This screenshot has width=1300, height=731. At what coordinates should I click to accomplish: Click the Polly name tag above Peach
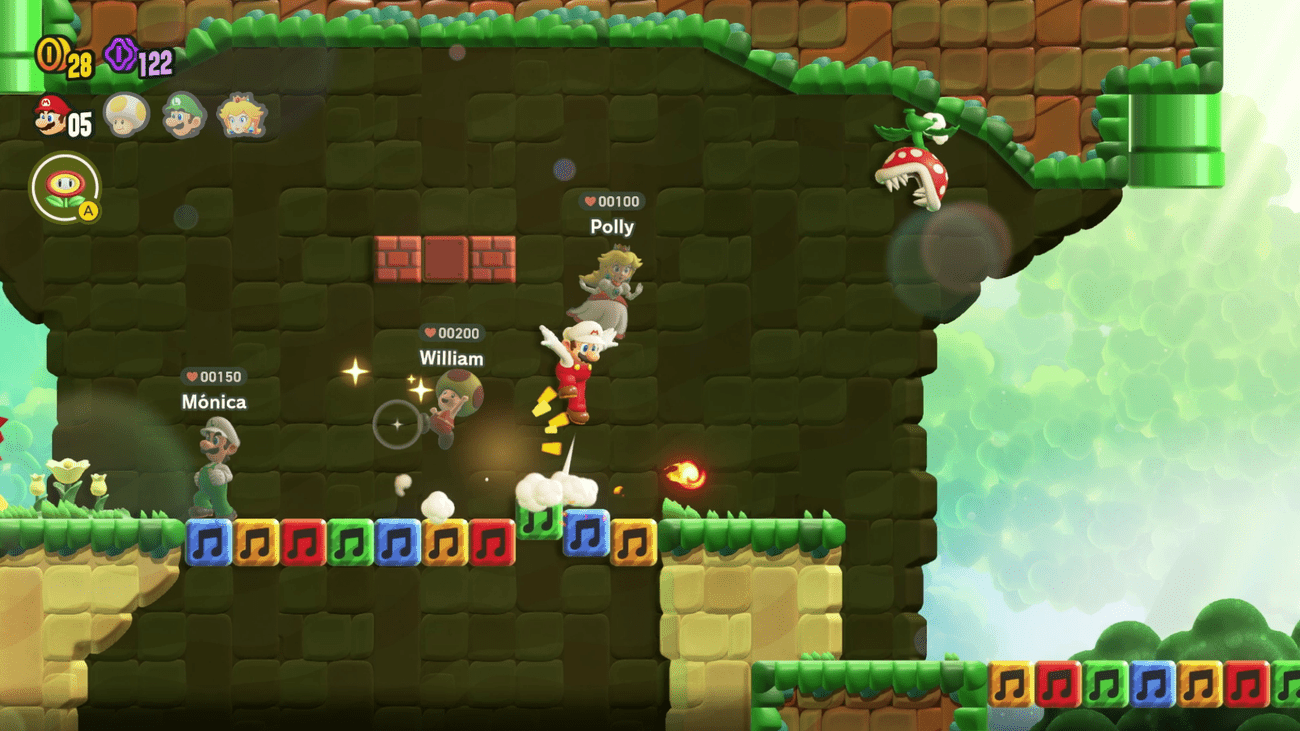click(x=612, y=227)
